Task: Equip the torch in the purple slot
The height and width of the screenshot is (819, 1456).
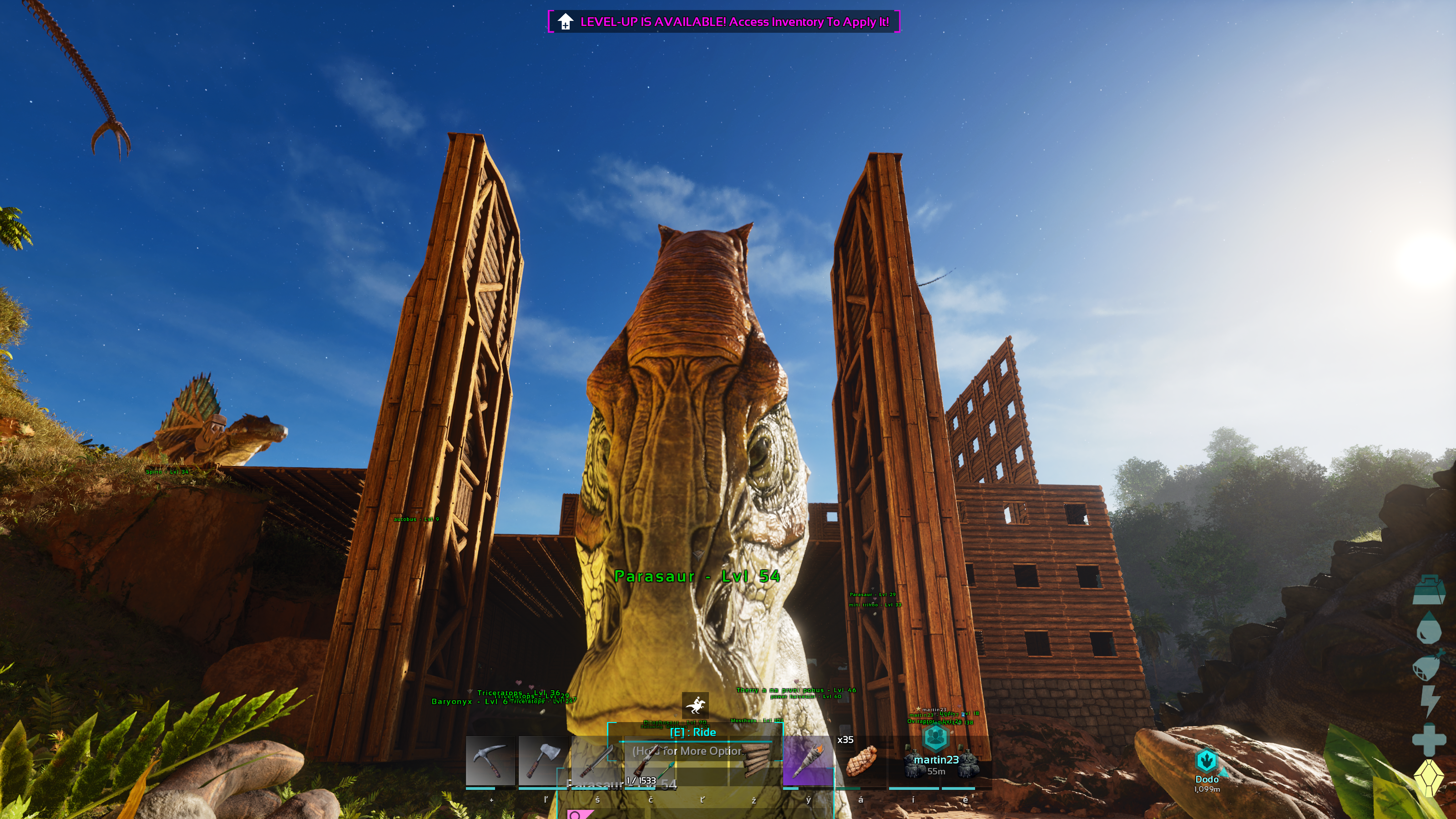Action: click(x=808, y=761)
